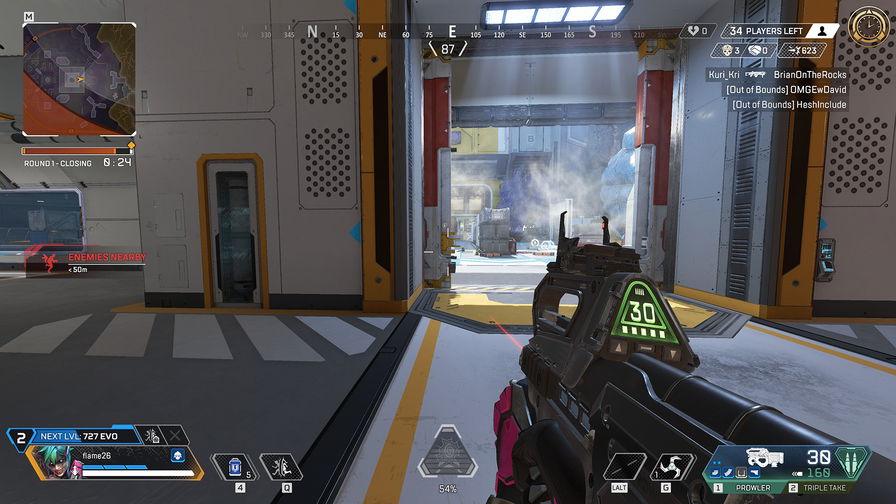Click the ammo type icon
Image resolution: width=896 pixels, height=504 pixels.
coord(853,462)
